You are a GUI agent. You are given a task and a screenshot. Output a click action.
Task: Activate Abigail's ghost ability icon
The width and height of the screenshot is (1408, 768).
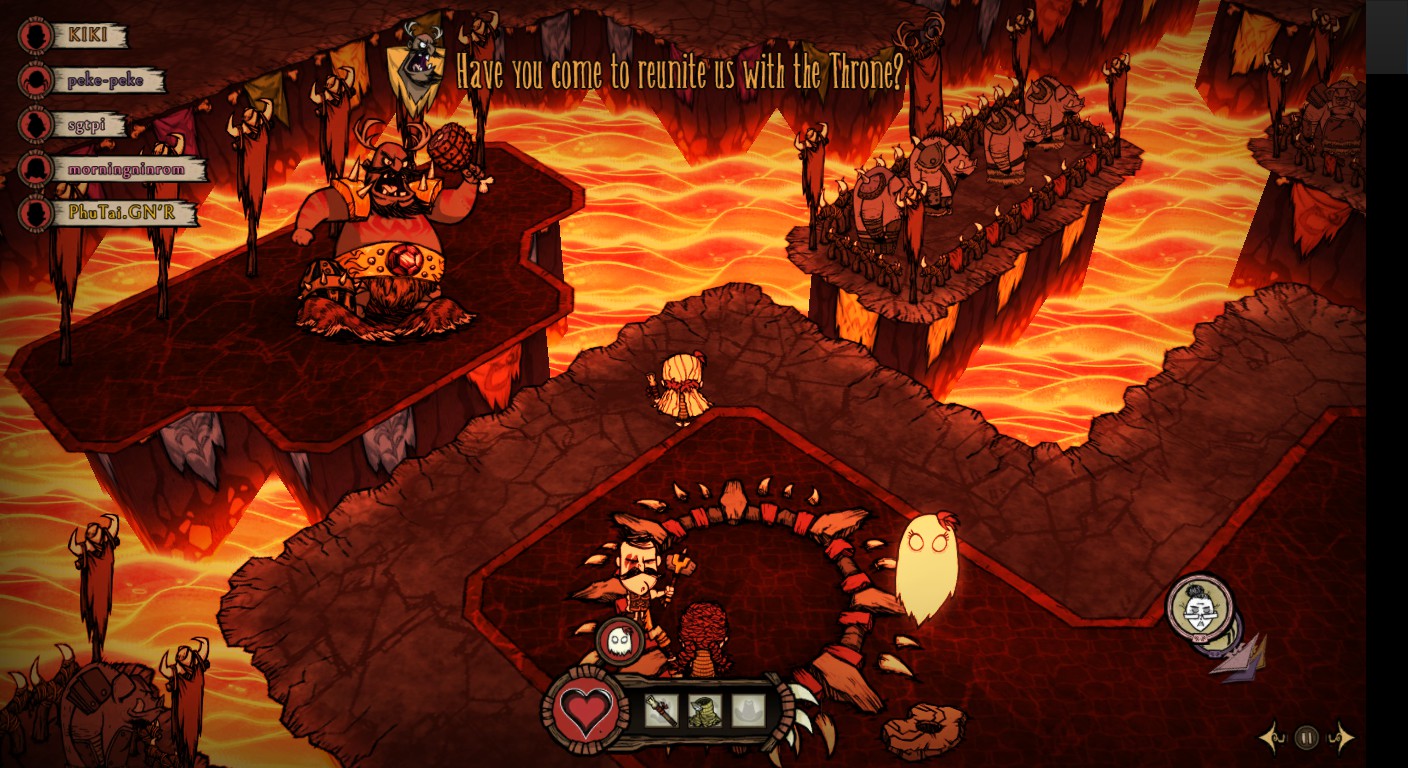(619, 641)
